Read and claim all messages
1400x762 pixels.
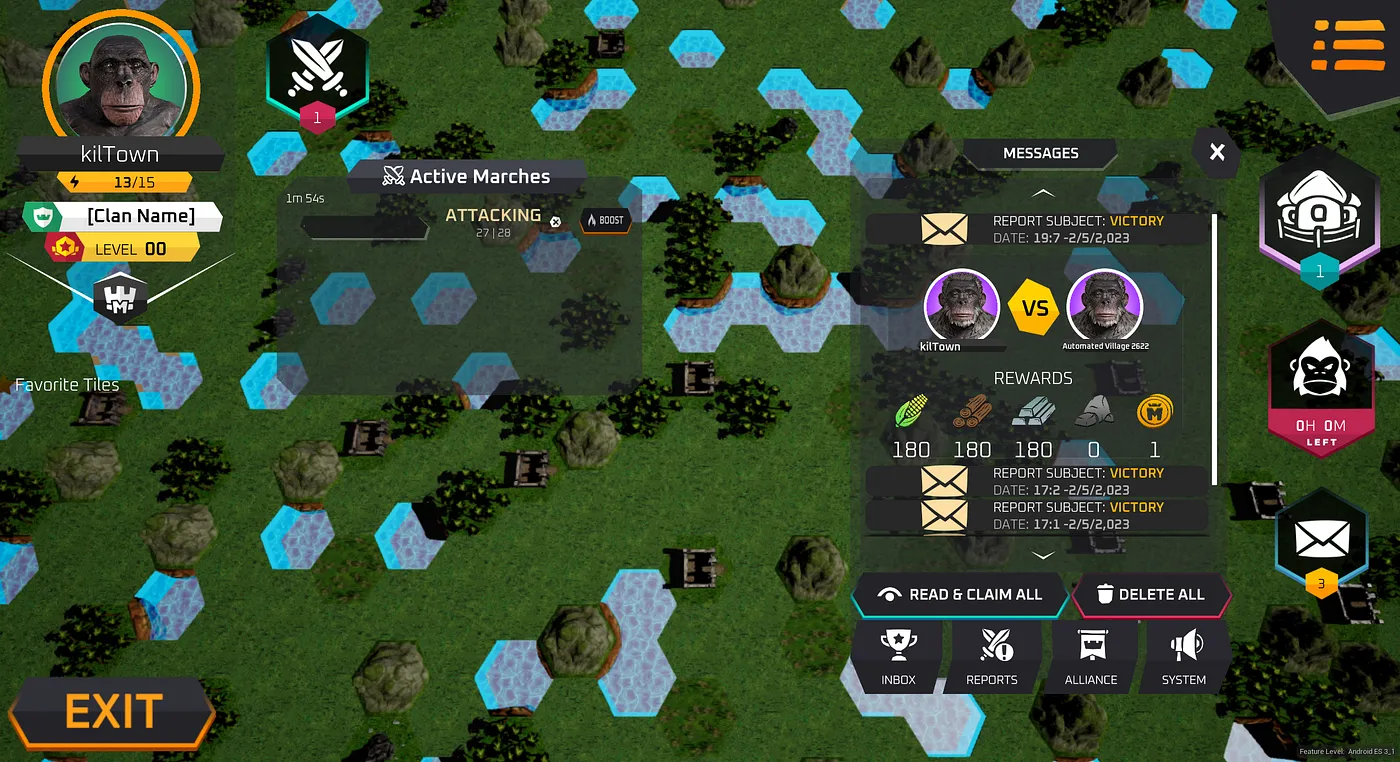tap(959, 594)
